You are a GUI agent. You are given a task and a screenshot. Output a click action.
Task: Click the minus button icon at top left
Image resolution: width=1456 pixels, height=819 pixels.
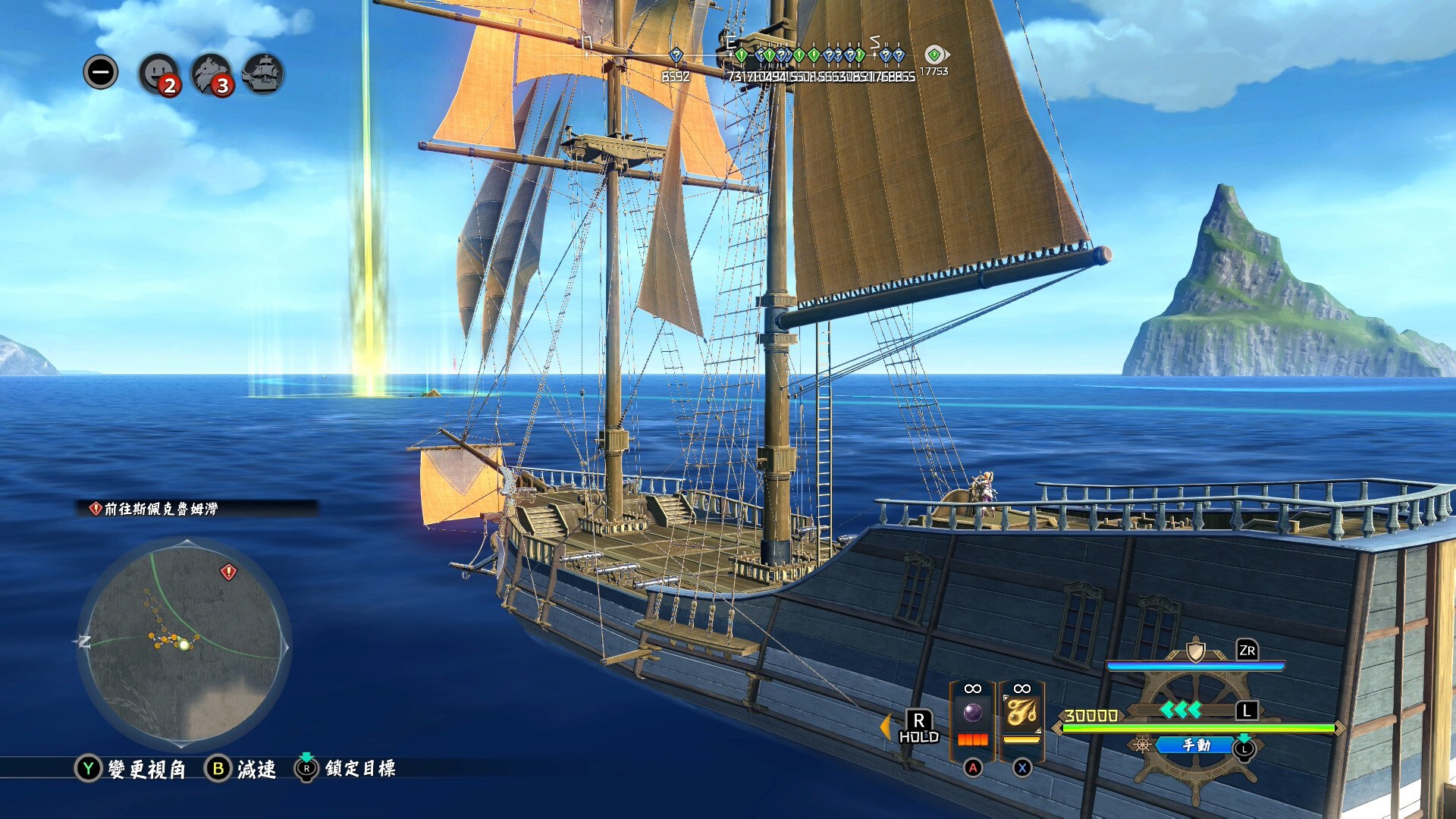pyautogui.click(x=101, y=73)
